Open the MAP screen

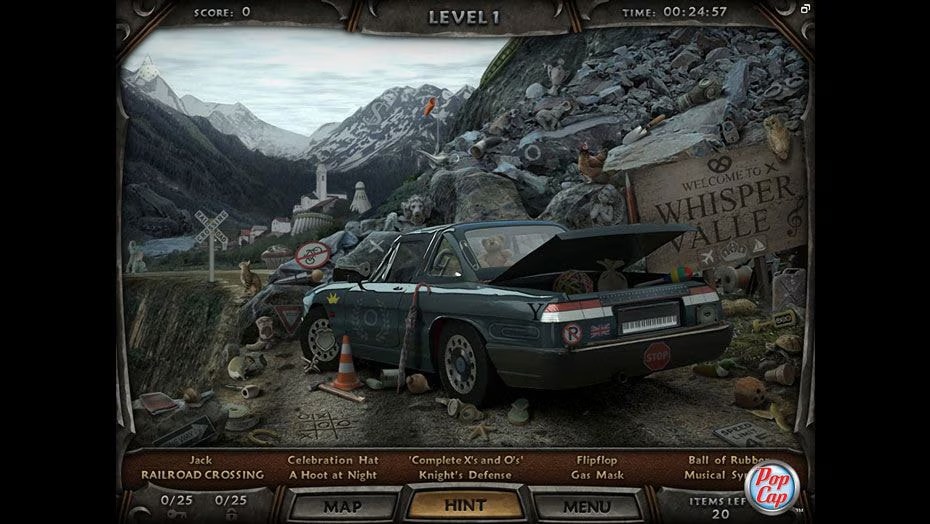click(342, 506)
